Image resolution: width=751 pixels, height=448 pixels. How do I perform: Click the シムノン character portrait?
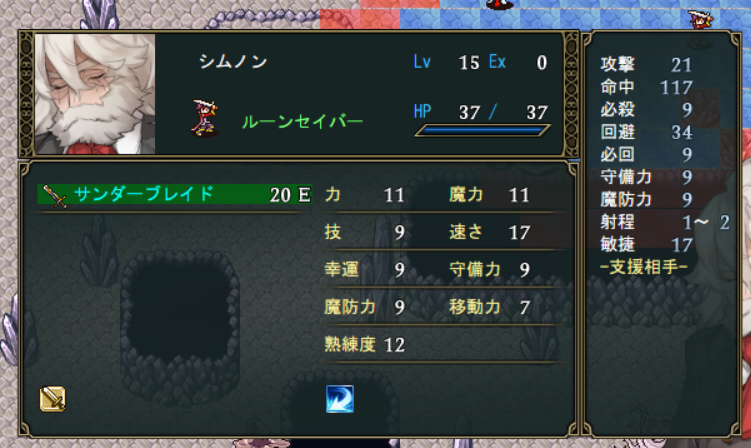tap(95, 93)
